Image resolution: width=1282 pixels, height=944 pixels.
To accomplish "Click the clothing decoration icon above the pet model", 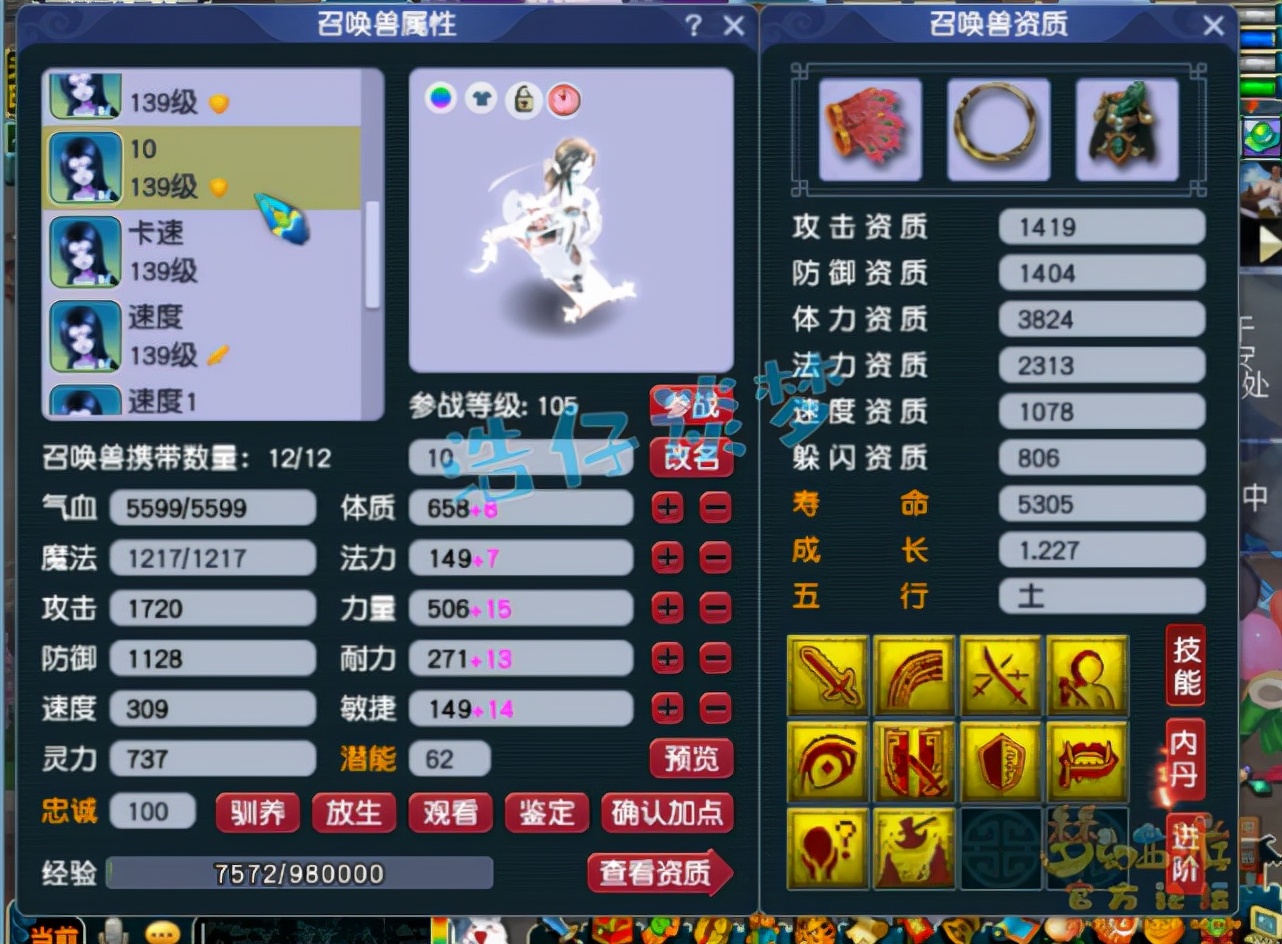I will 482,99.
